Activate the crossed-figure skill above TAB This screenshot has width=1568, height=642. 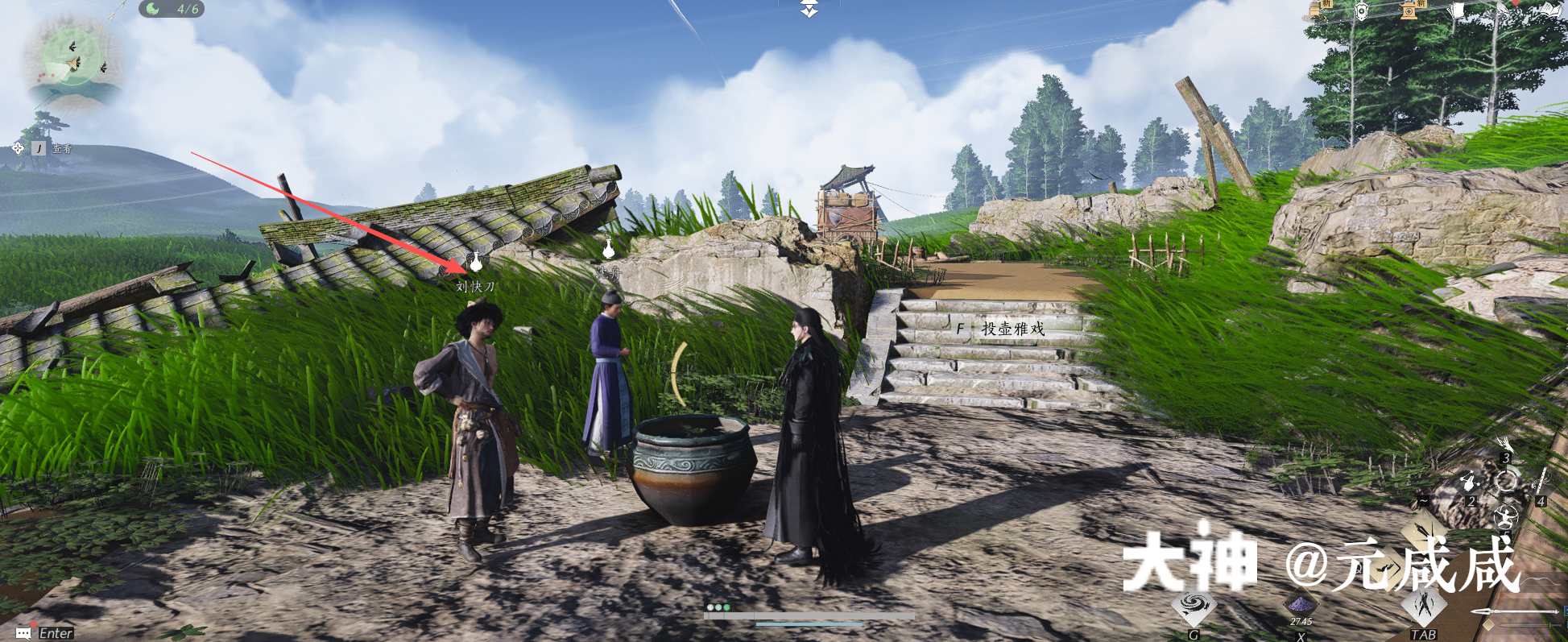click(x=1424, y=606)
